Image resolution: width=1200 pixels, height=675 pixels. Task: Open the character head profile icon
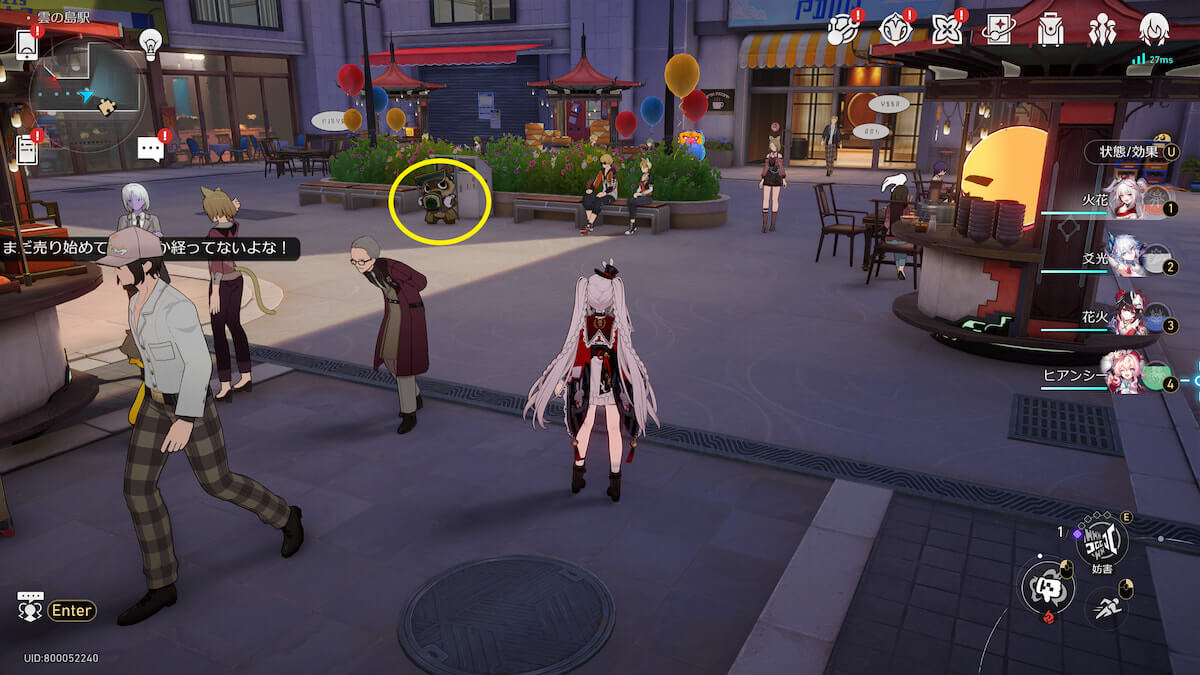(1154, 29)
